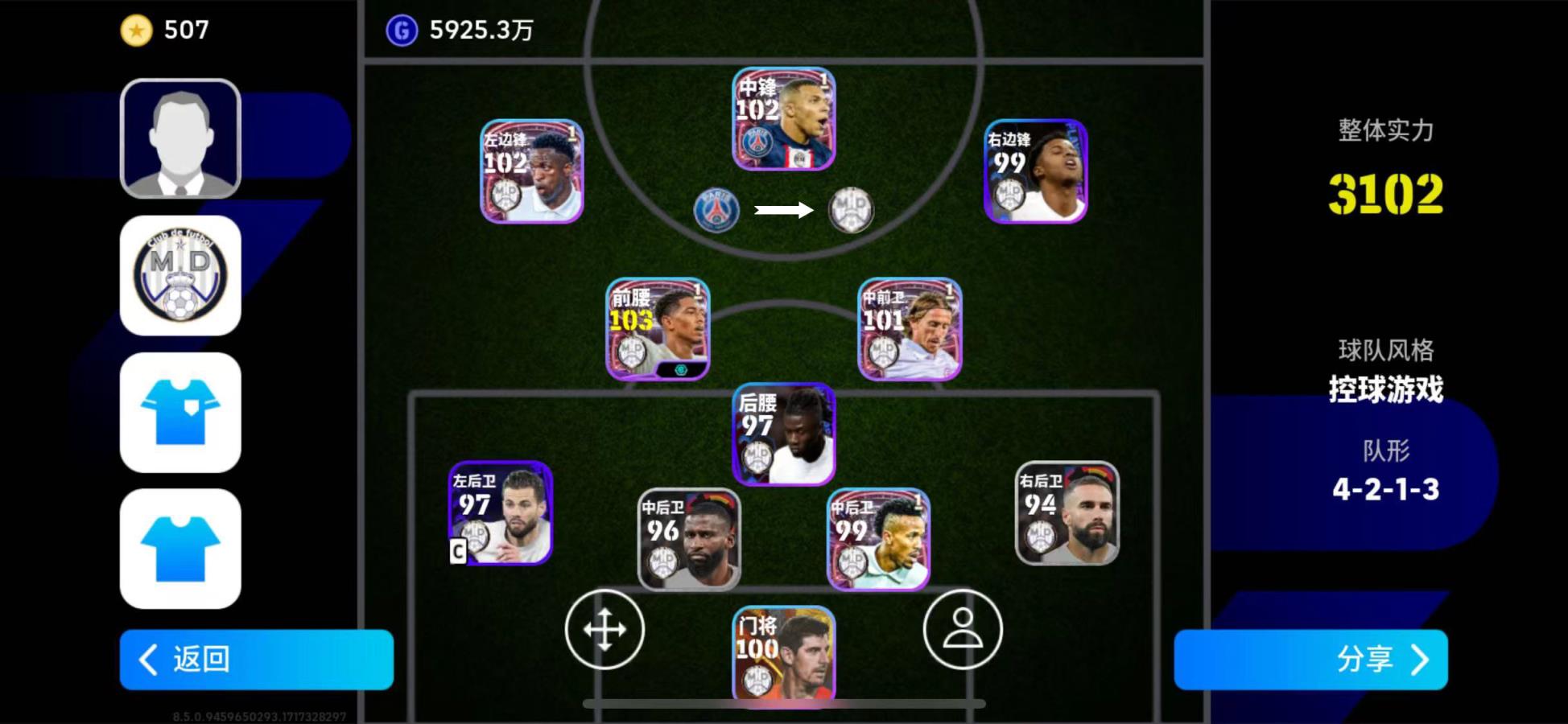Choose the blue kit with white badge
Viewport: 1568px width, 724px height.
(180, 412)
